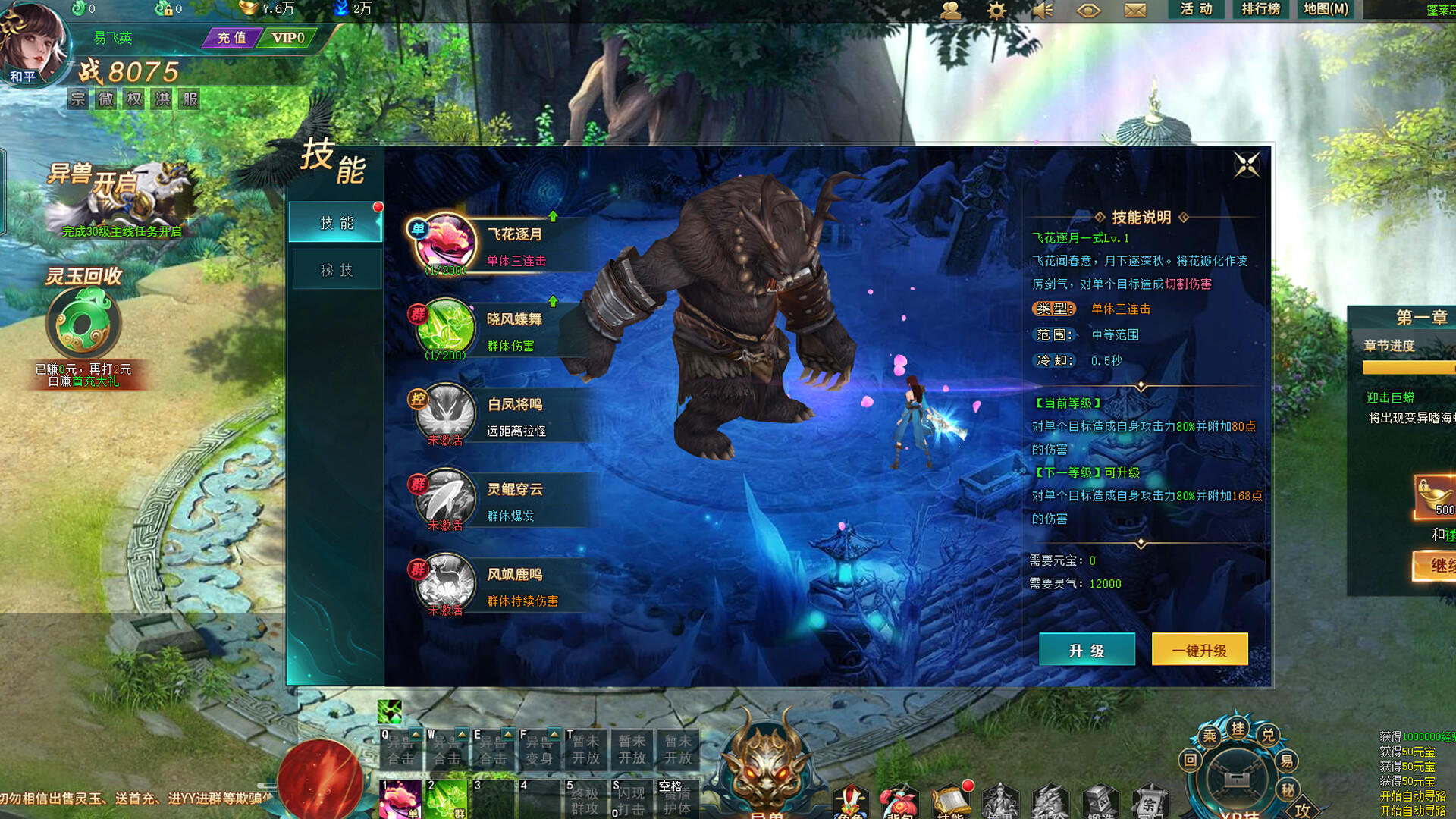Click the mail envelope icon at top

click(1135, 11)
